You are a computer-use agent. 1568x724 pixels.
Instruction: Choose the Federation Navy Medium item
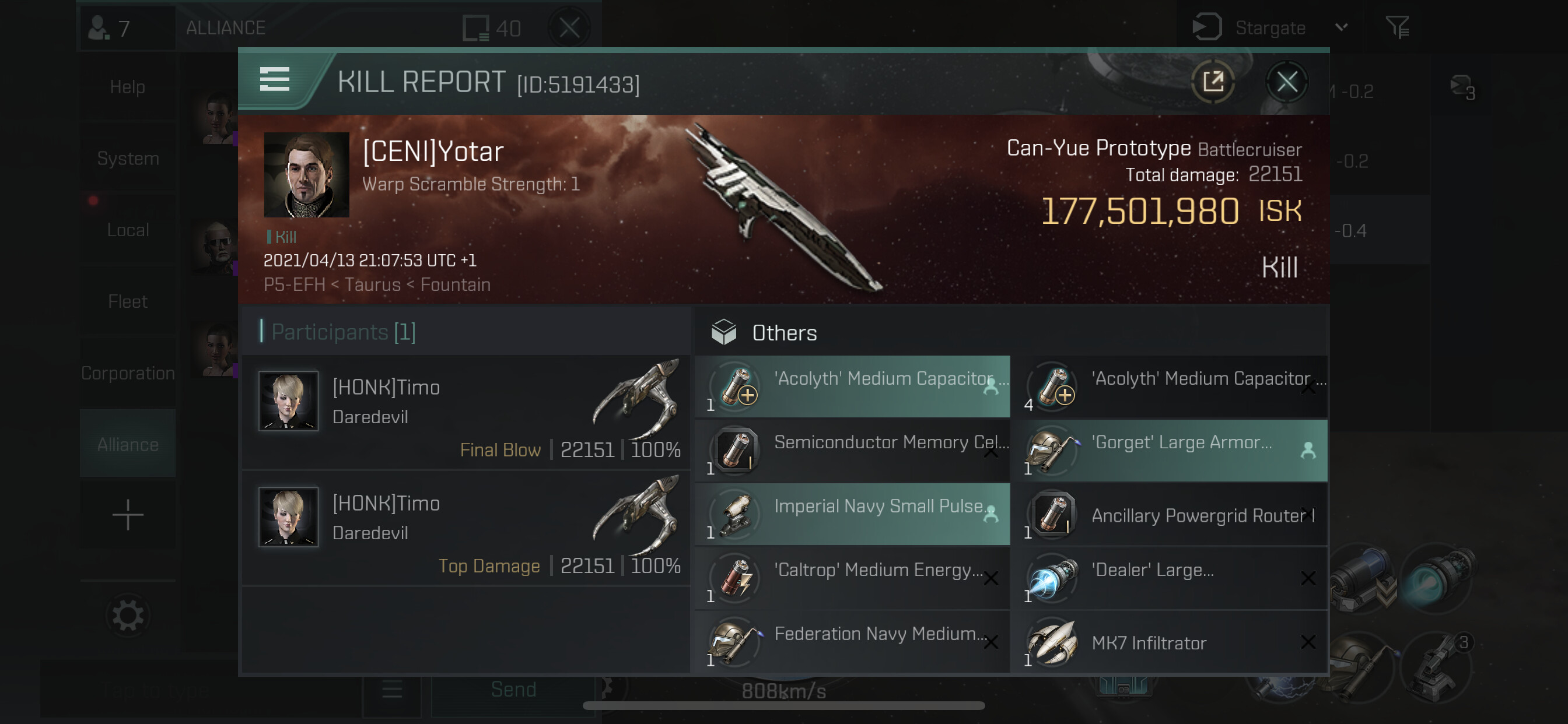click(852, 642)
